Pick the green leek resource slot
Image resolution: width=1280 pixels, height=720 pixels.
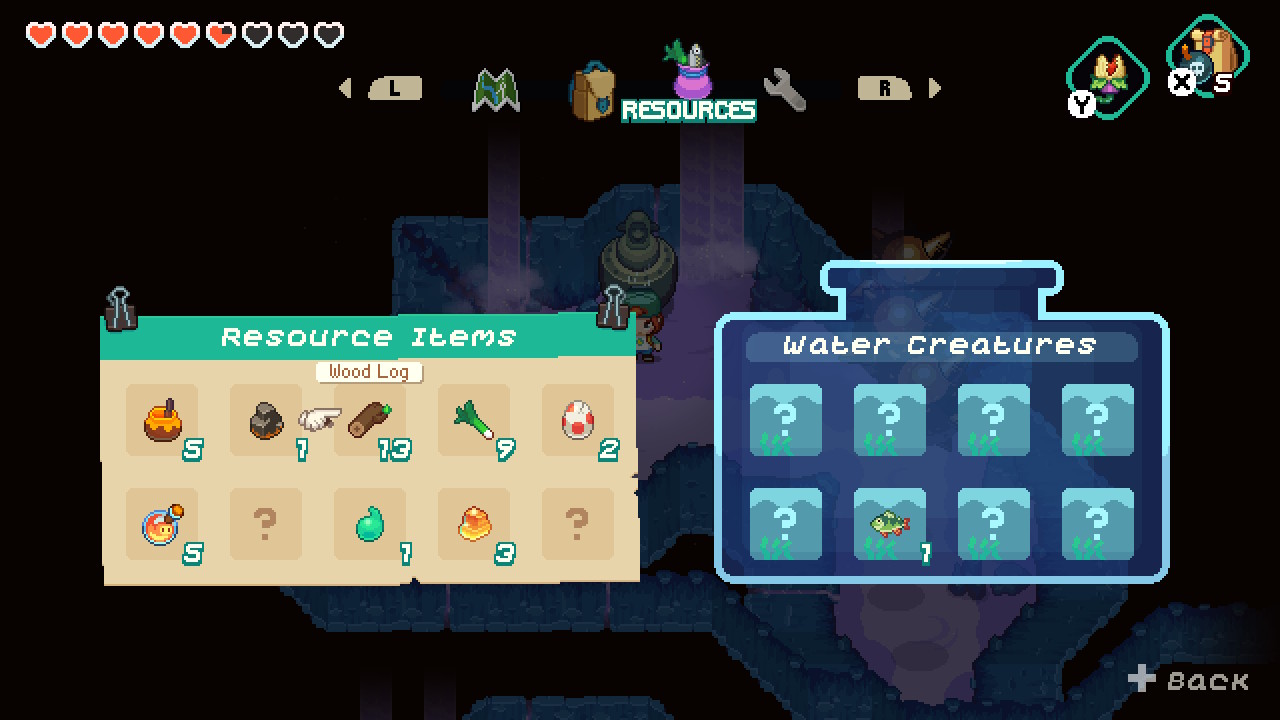pyautogui.click(x=474, y=421)
